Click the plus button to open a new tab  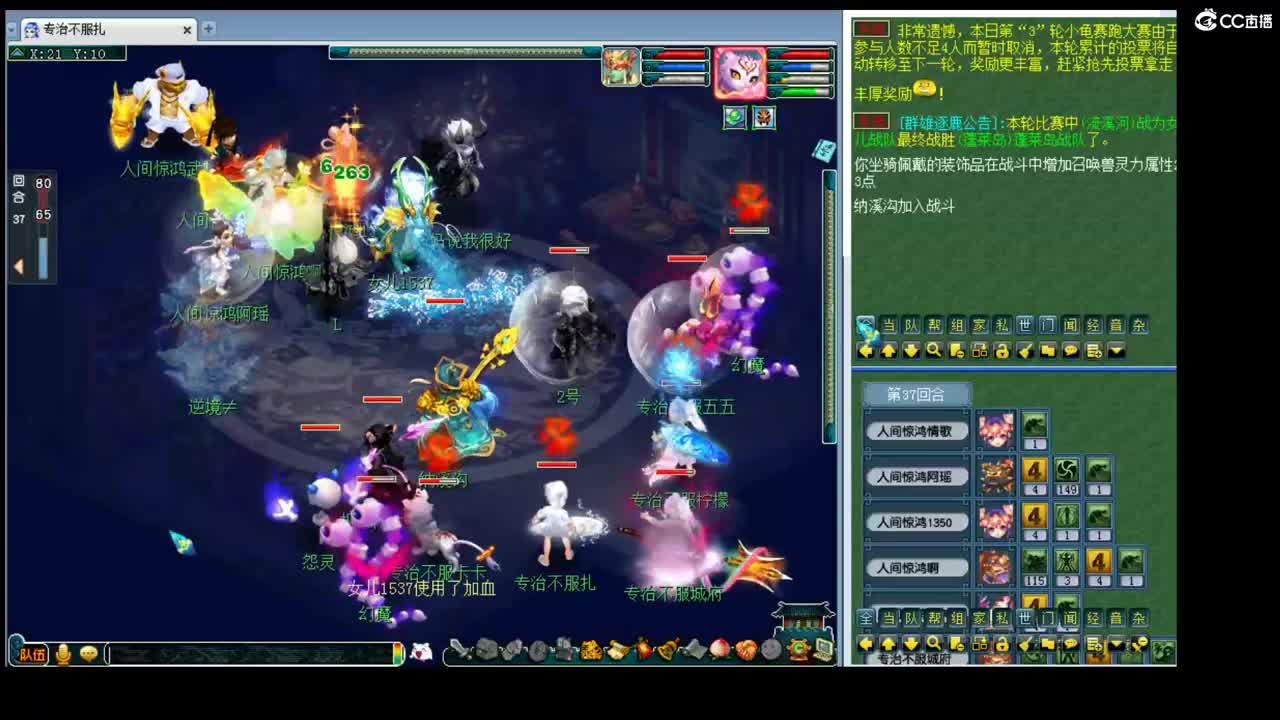pyautogui.click(x=207, y=30)
